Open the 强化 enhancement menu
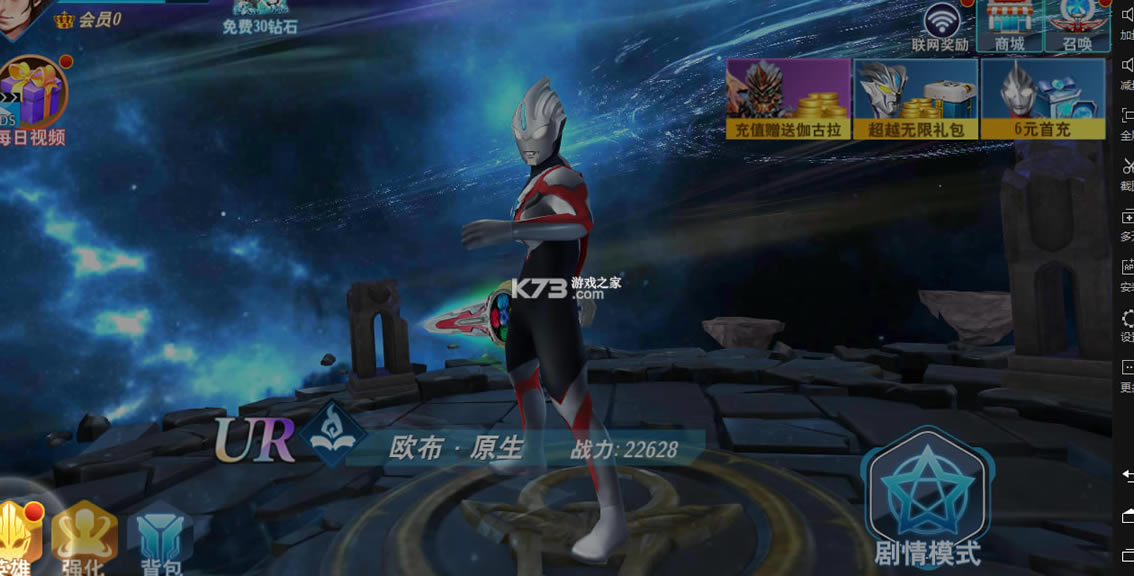The image size is (1134, 576). (84, 537)
